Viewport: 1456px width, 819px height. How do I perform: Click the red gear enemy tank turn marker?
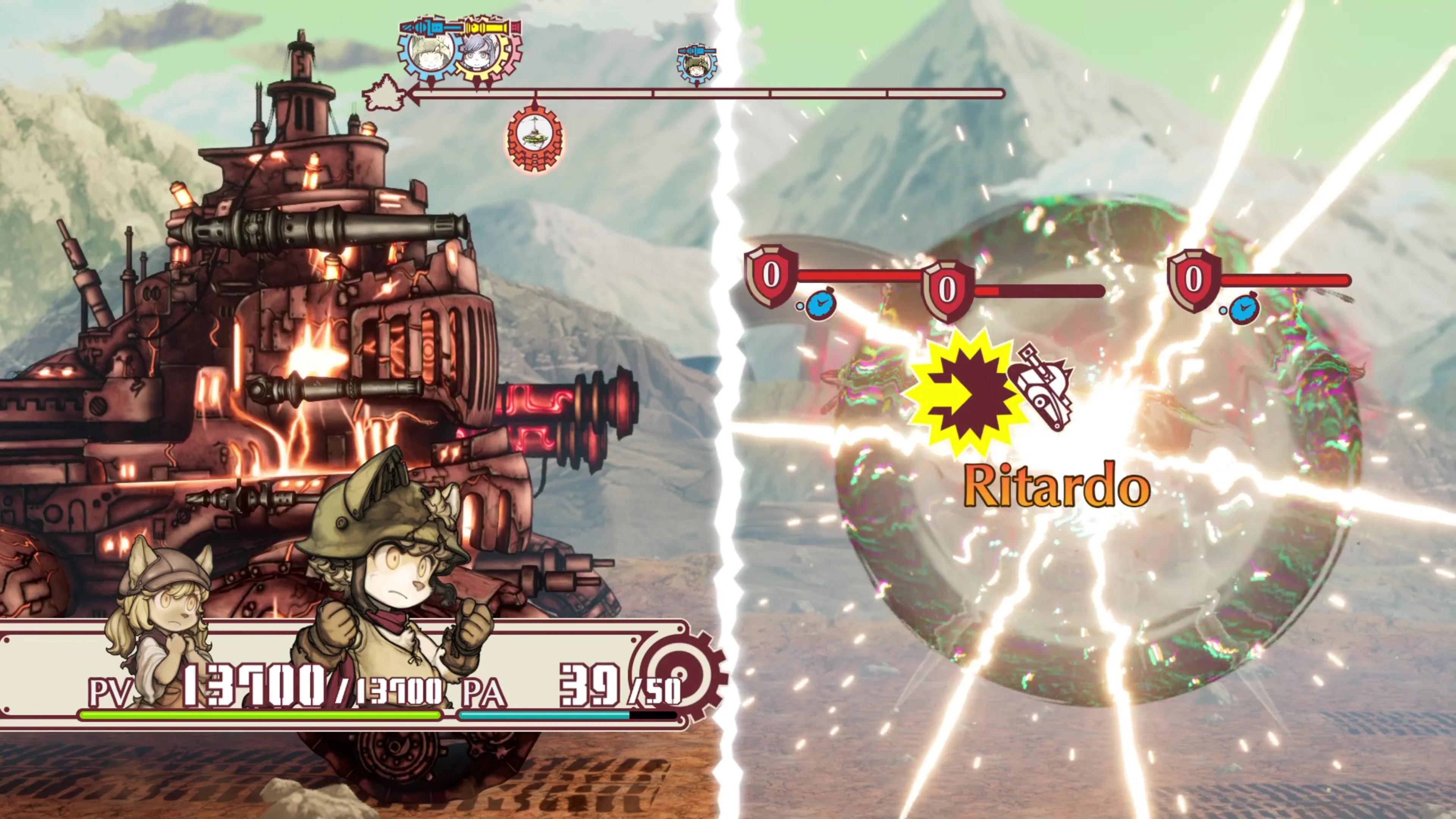pyautogui.click(x=535, y=137)
